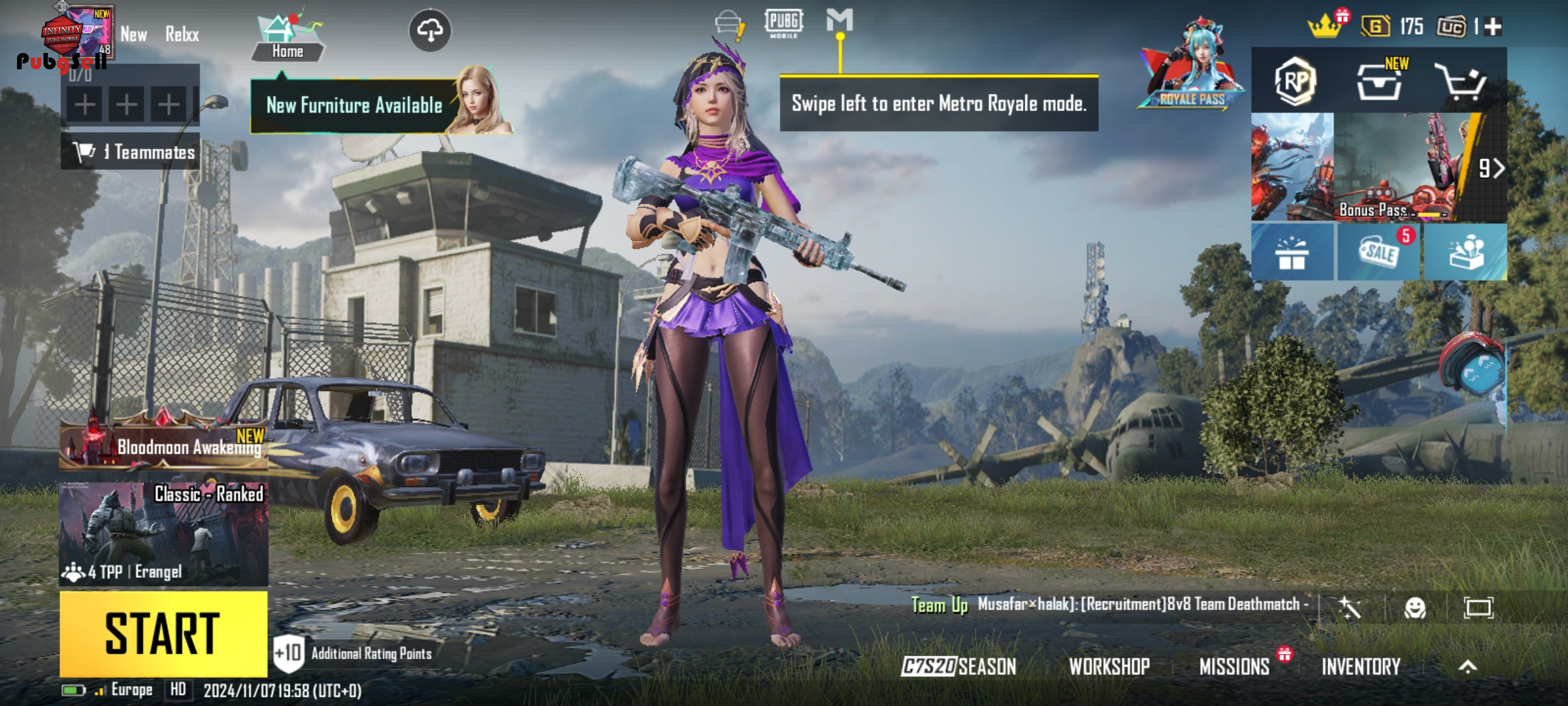Tap the yellow START button
1568x706 pixels.
tap(163, 633)
